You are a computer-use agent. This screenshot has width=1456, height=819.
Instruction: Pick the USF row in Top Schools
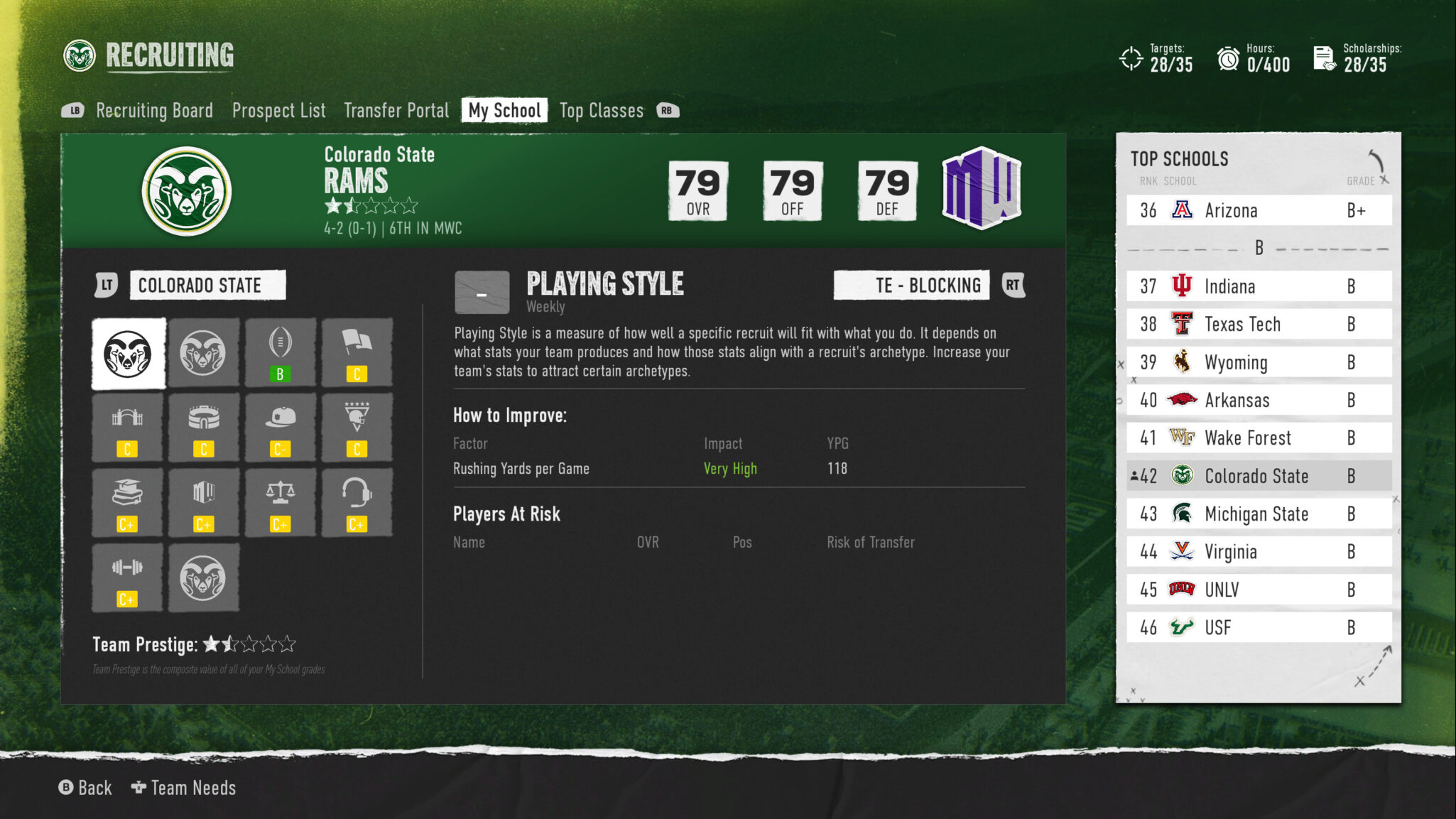point(1259,628)
